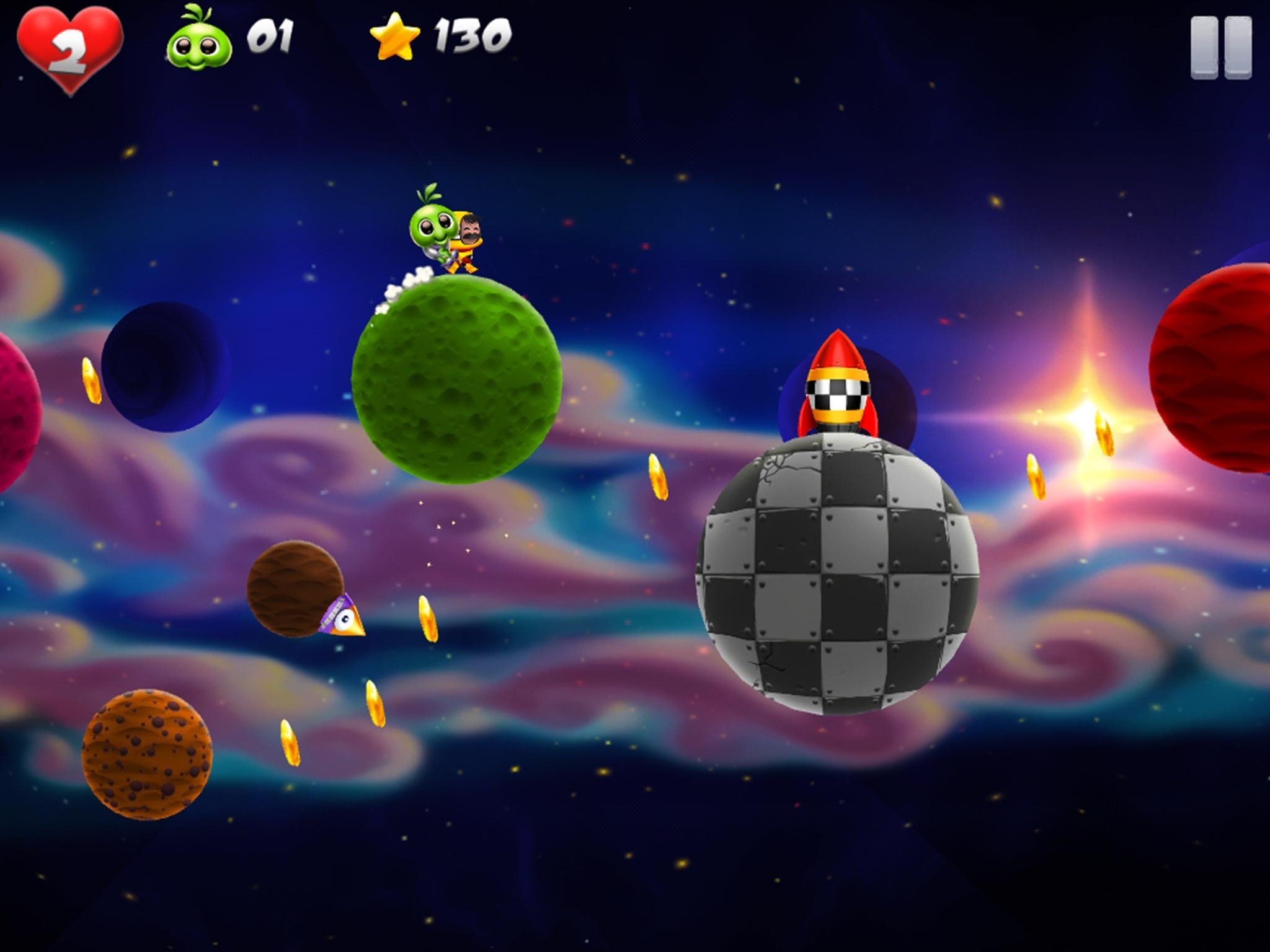This screenshot has height=952, width=1270.
Task: Pause the game
Action: 1220,48
